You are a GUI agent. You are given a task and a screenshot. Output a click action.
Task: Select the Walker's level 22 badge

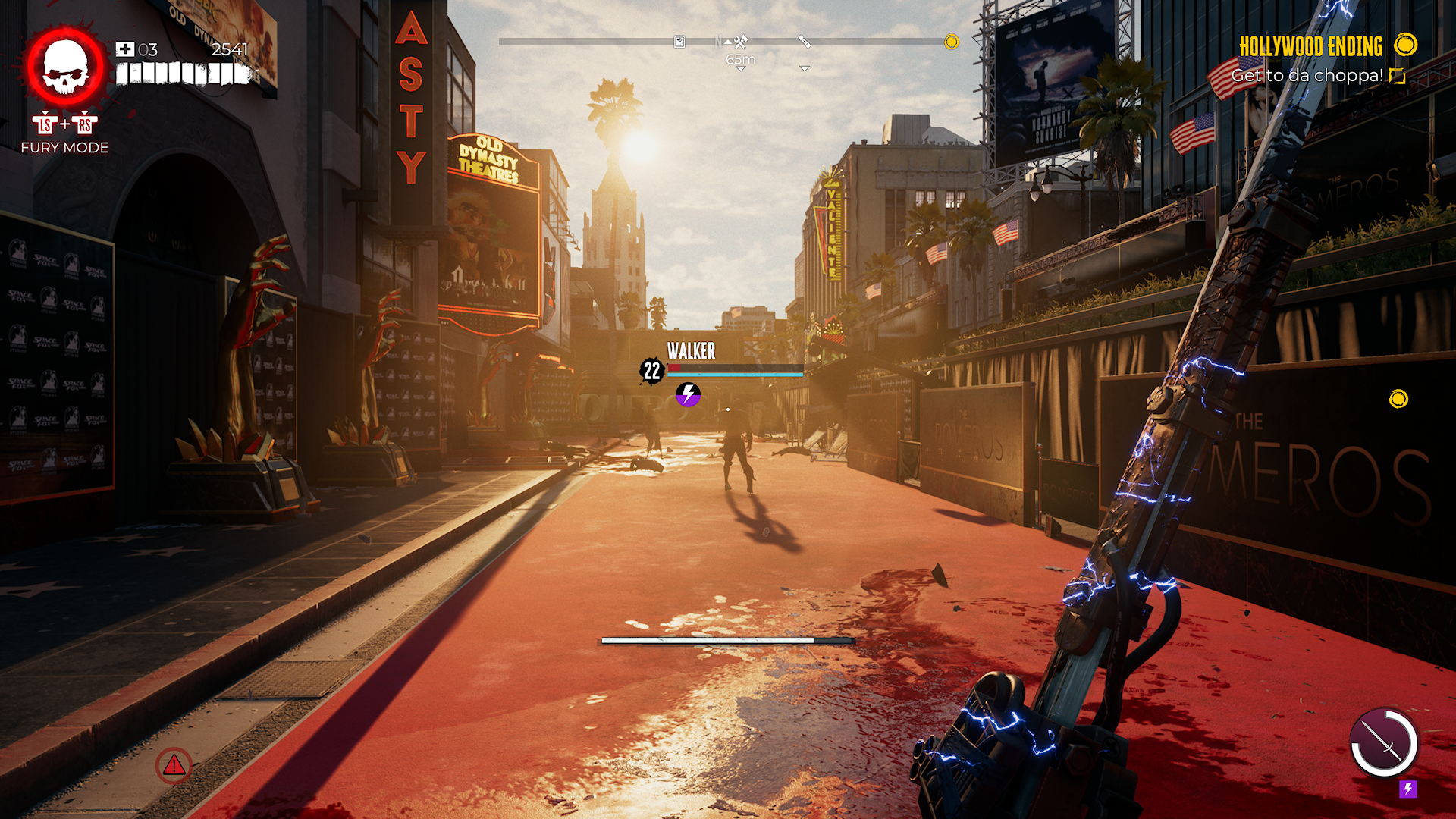[651, 371]
